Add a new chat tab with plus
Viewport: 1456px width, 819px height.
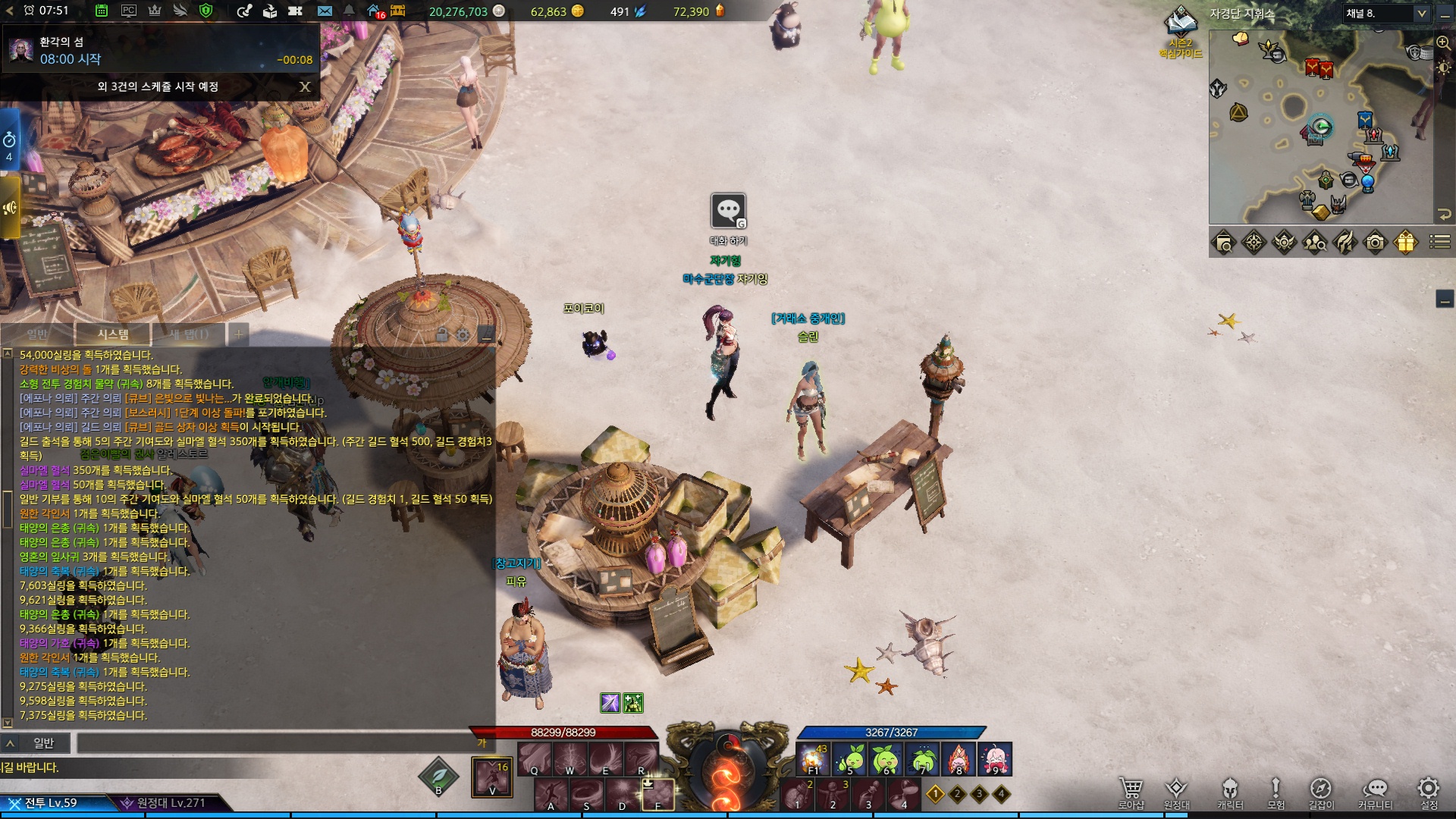click(238, 334)
